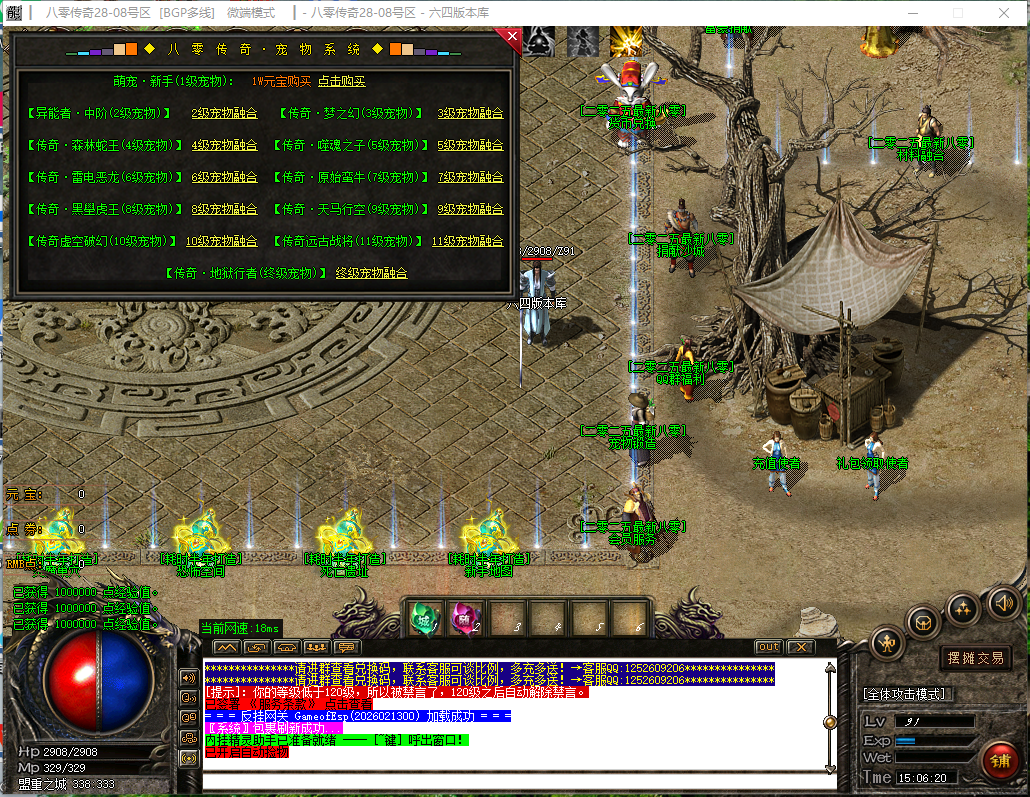Open the 6级宠物融合 fusion option

tap(224, 178)
